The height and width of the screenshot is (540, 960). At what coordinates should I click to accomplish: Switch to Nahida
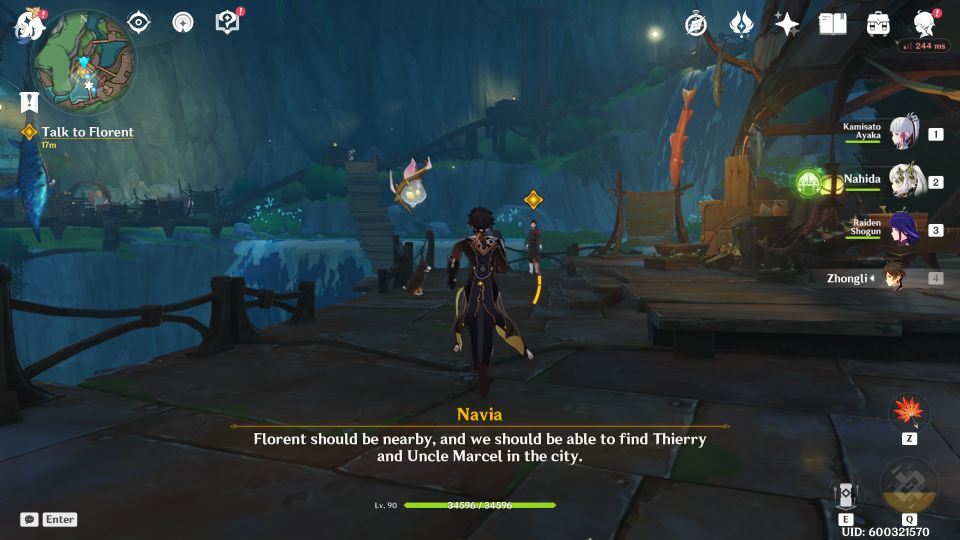pos(905,182)
